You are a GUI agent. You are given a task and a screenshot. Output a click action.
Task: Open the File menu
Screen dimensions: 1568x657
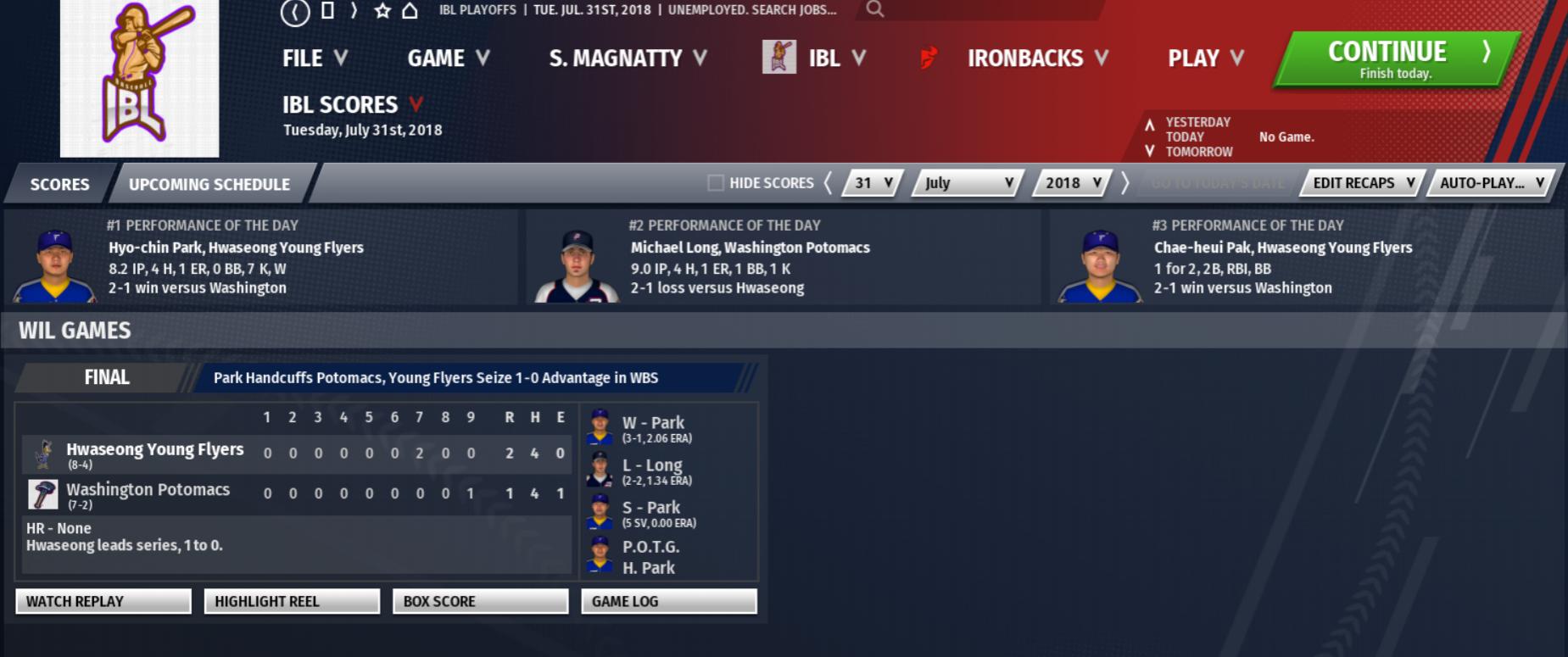pos(314,58)
